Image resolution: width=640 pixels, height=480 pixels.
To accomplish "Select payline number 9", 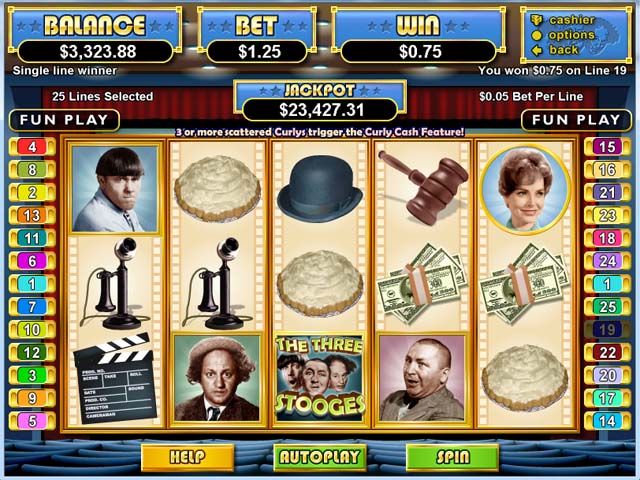I will pos(33,398).
